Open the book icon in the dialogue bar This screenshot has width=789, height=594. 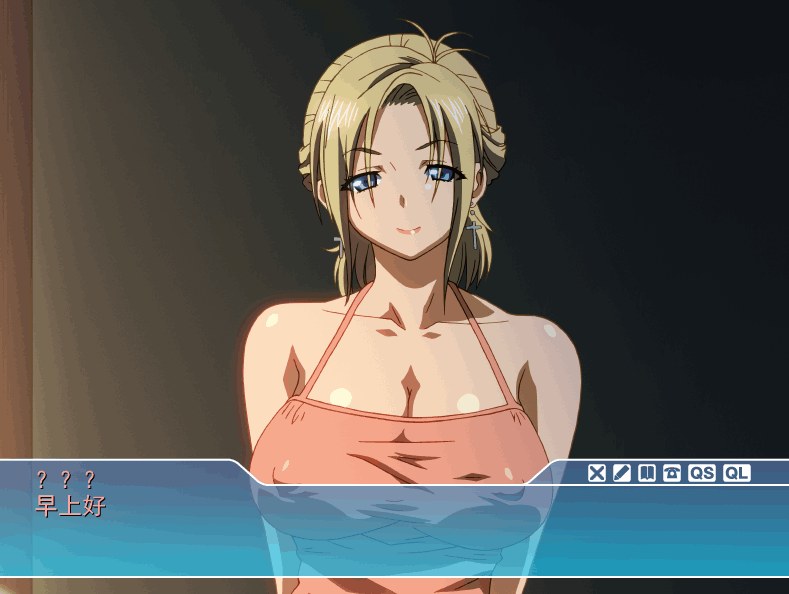pos(647,473)
